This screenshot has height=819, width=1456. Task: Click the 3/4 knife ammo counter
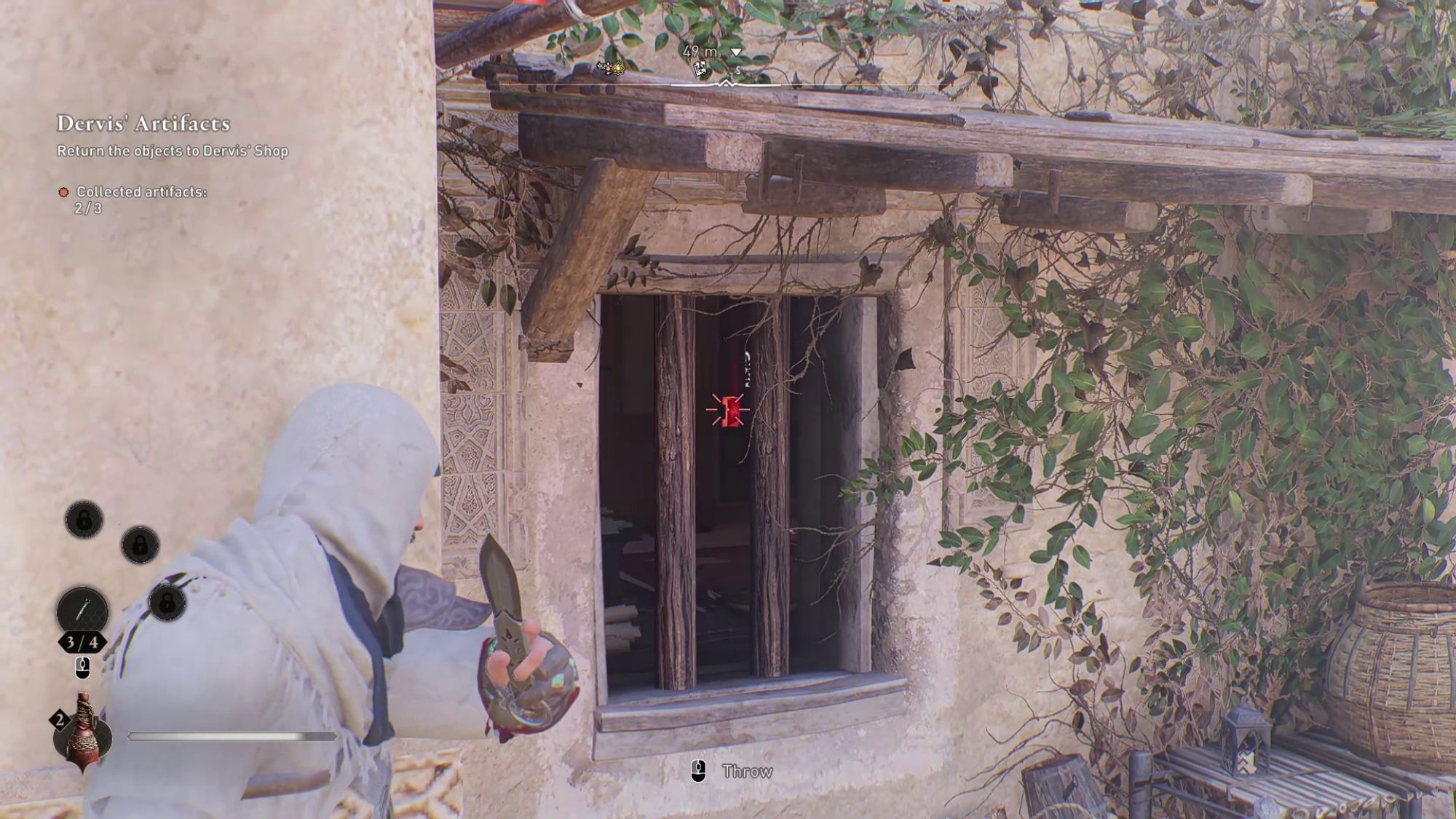[82, 641]
